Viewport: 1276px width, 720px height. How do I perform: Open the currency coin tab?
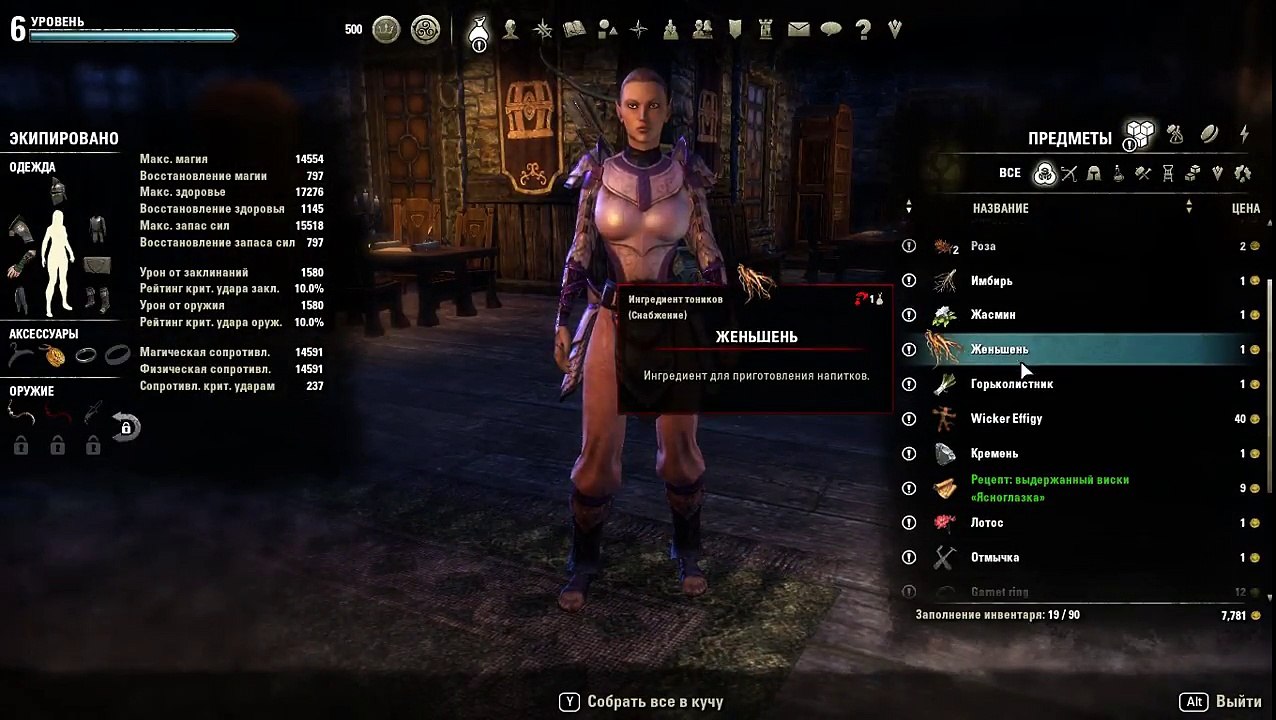coord(1209,134)
